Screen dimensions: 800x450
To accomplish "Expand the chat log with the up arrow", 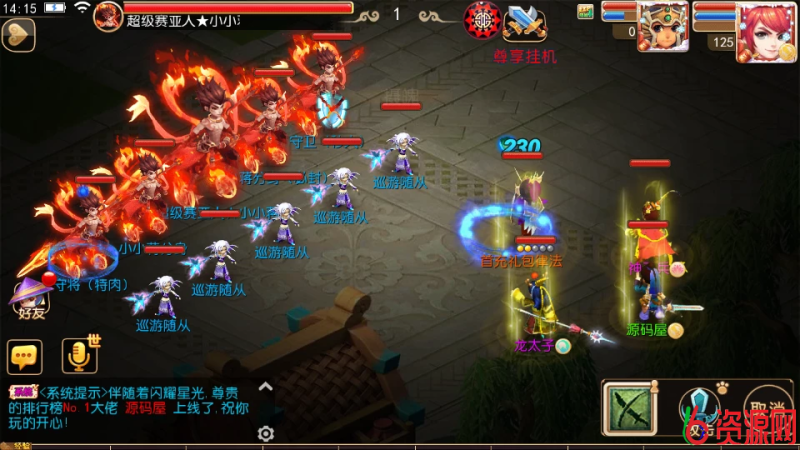I will [265, 386].
